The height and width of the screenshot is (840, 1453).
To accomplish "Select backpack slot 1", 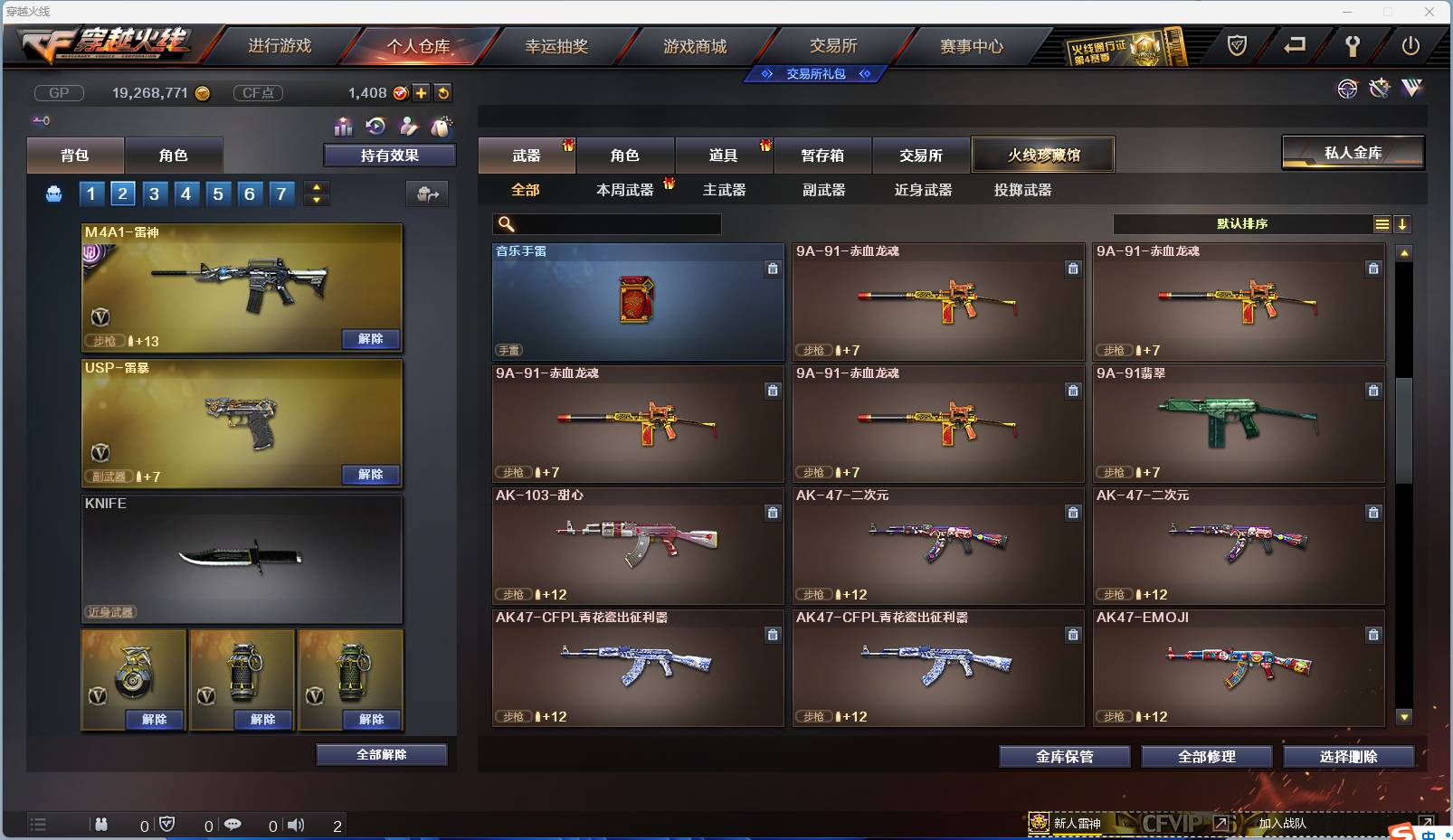I will [x=90, y=193].
